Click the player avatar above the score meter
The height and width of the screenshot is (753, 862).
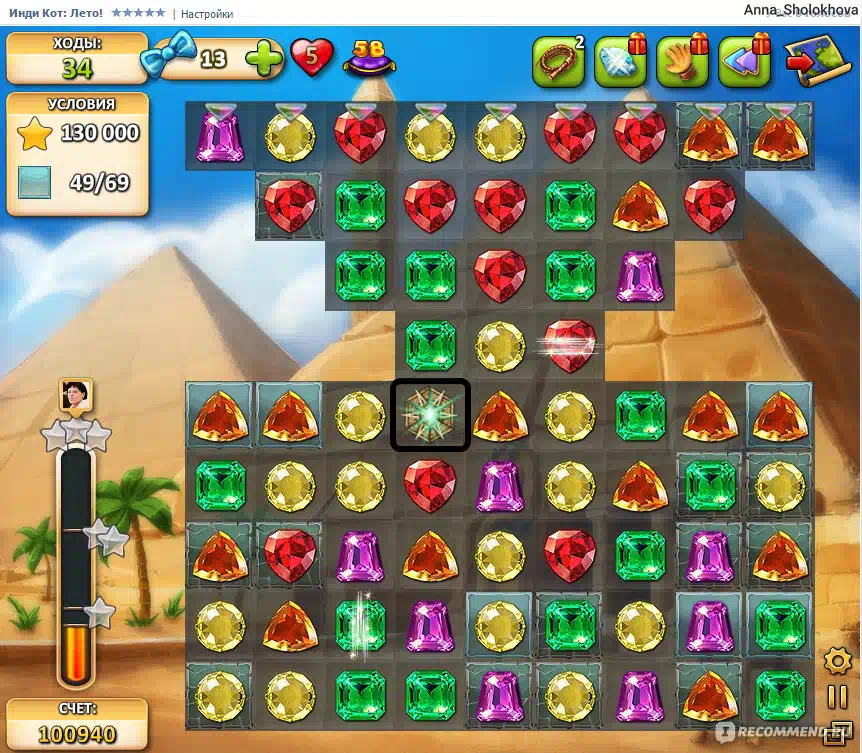tap(75, 396)
